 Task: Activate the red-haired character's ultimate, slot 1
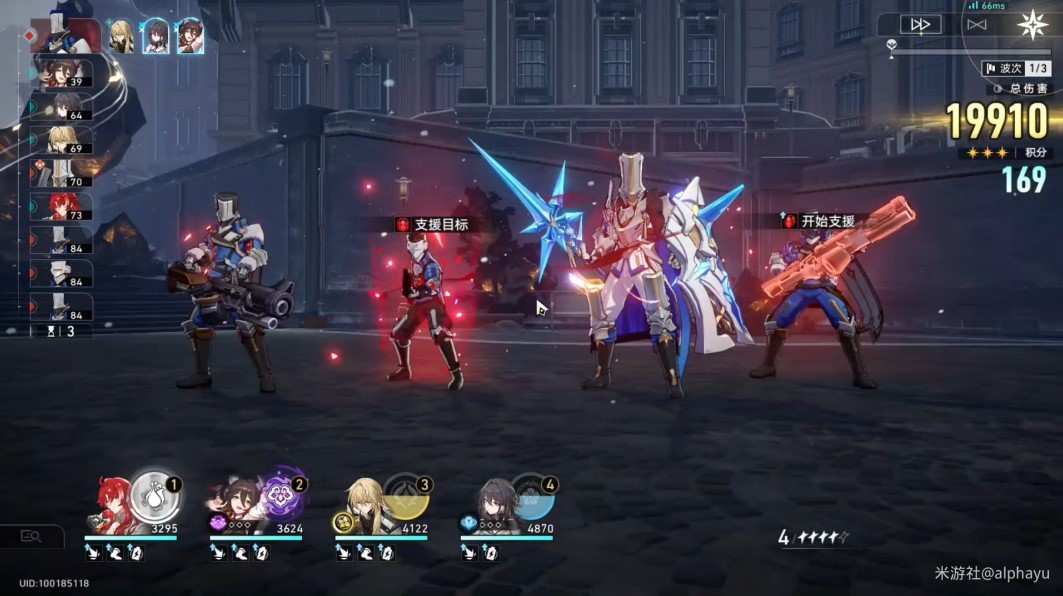point(153,494)
